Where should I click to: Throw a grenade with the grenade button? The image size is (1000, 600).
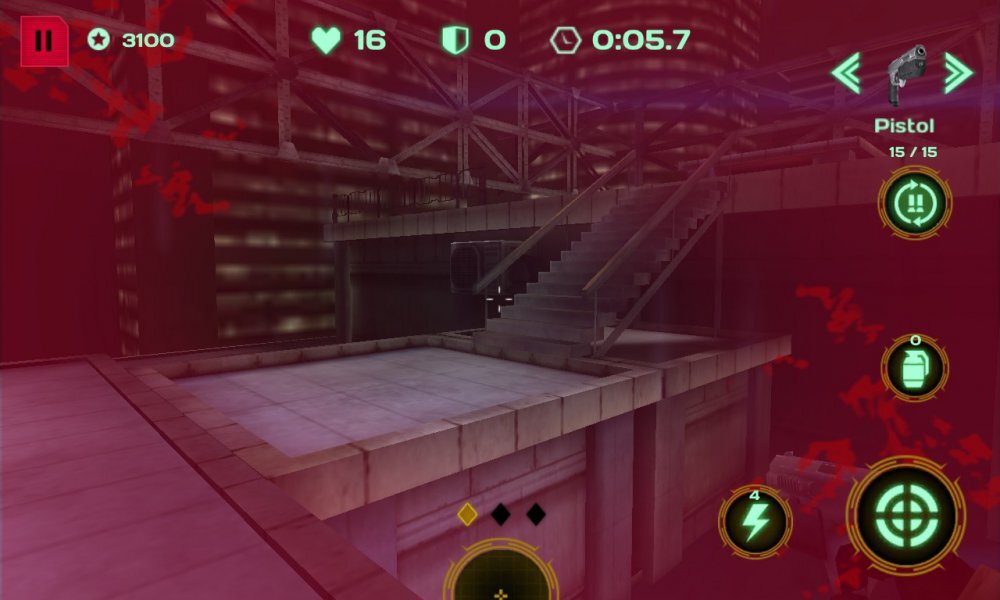pyautogui.click(x=914, y=368)
